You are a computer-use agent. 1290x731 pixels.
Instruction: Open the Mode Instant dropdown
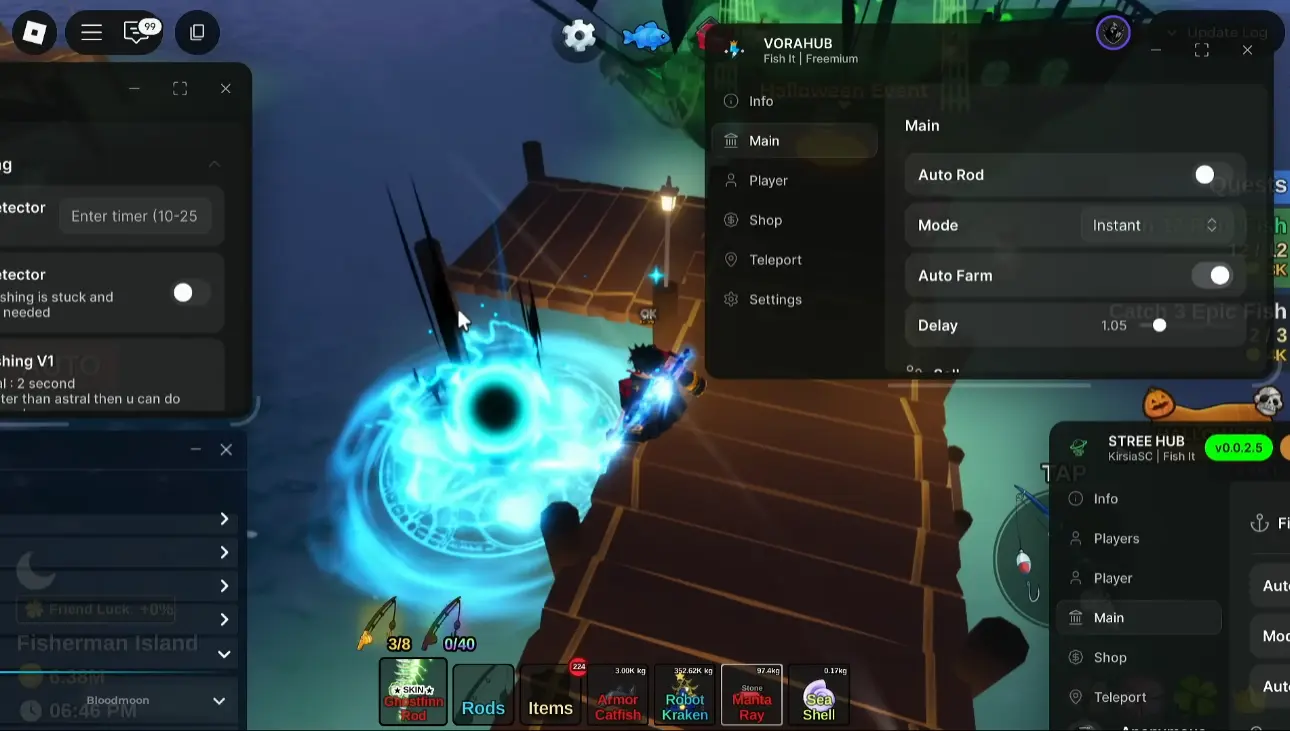pyautogui.click(x=1155, y=226)
